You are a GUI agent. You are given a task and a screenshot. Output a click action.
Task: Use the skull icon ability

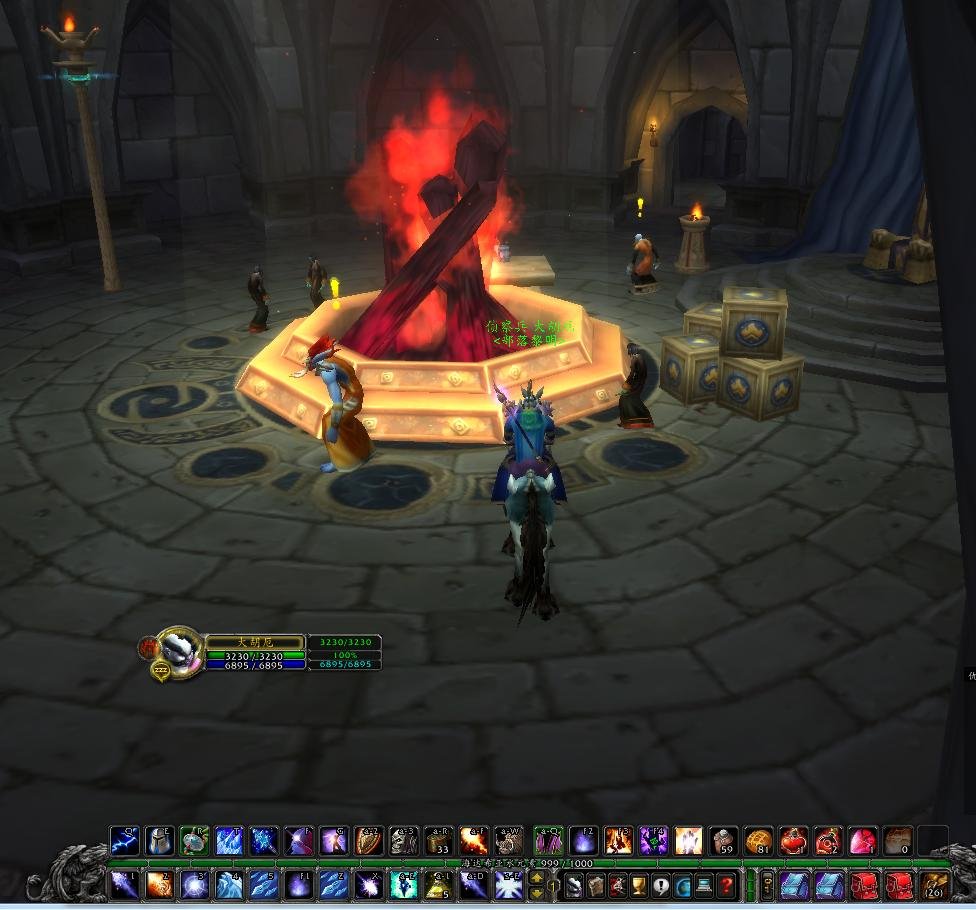click(x=404, y=841)
